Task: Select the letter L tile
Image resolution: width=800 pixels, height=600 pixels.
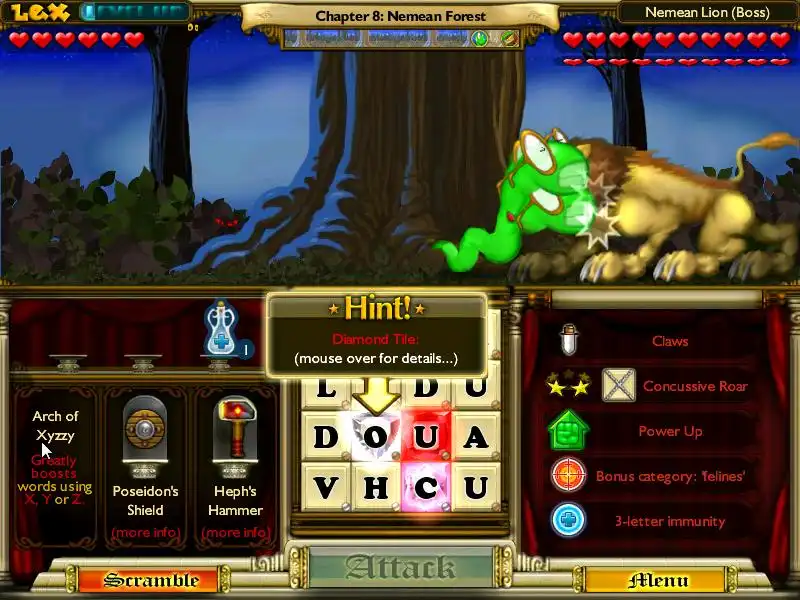Action: pyautogui.click(x=326, y=388)
